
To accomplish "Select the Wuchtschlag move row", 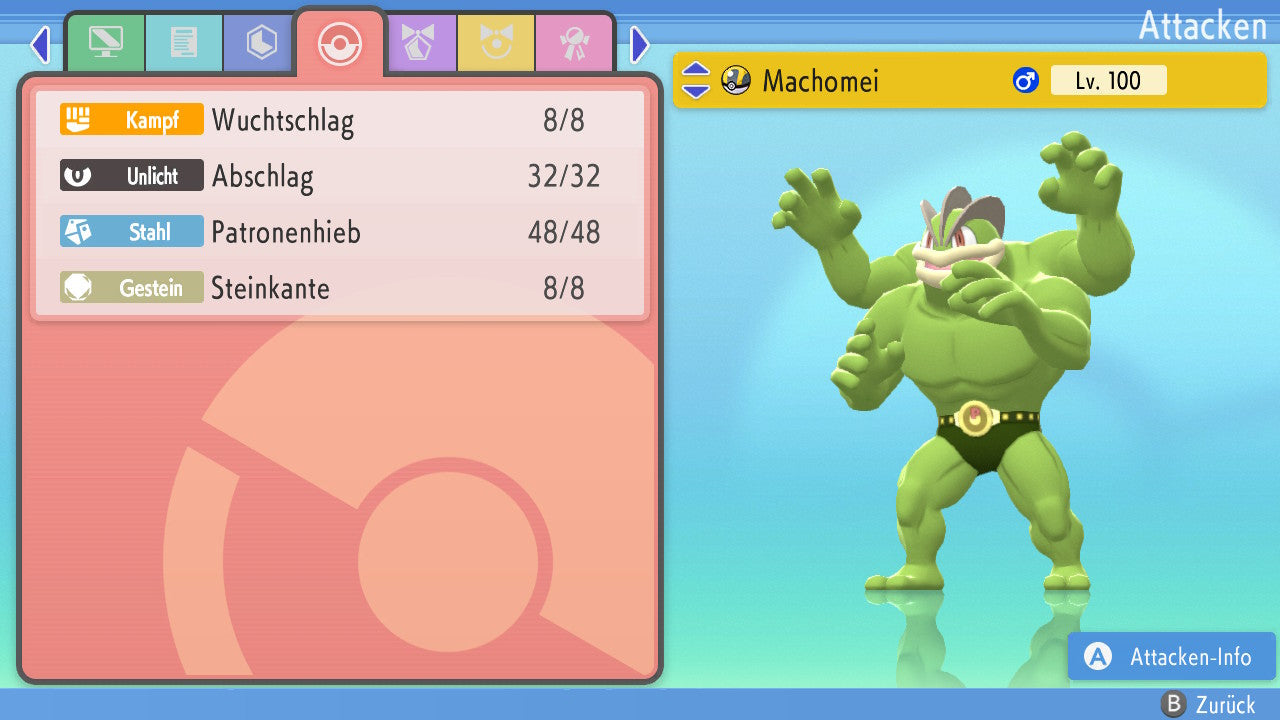I will [340, 120].
